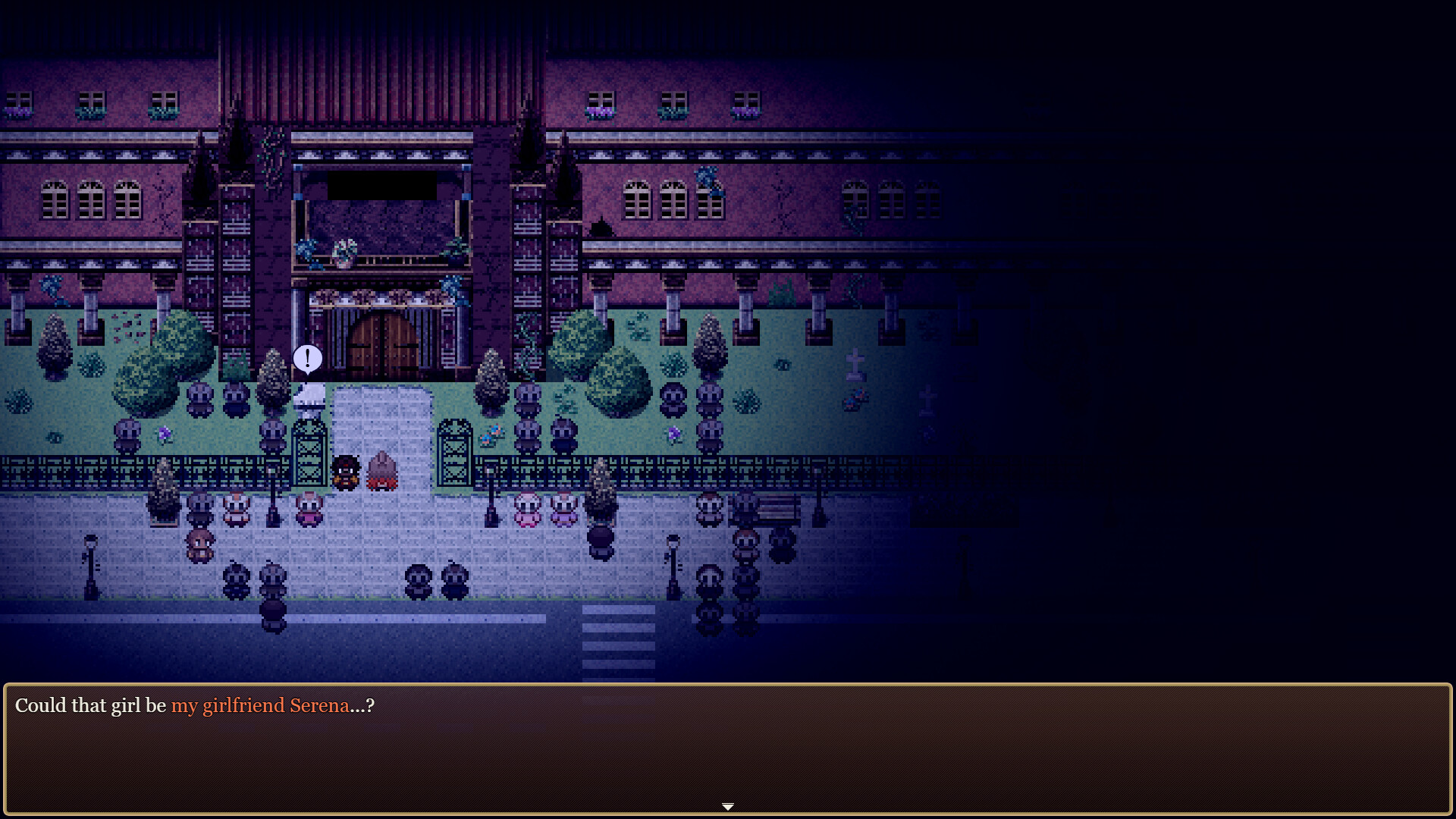Click the dialogue continue arrow
The width and height of the screenshot is (1456, 819).
click(727, 806)
